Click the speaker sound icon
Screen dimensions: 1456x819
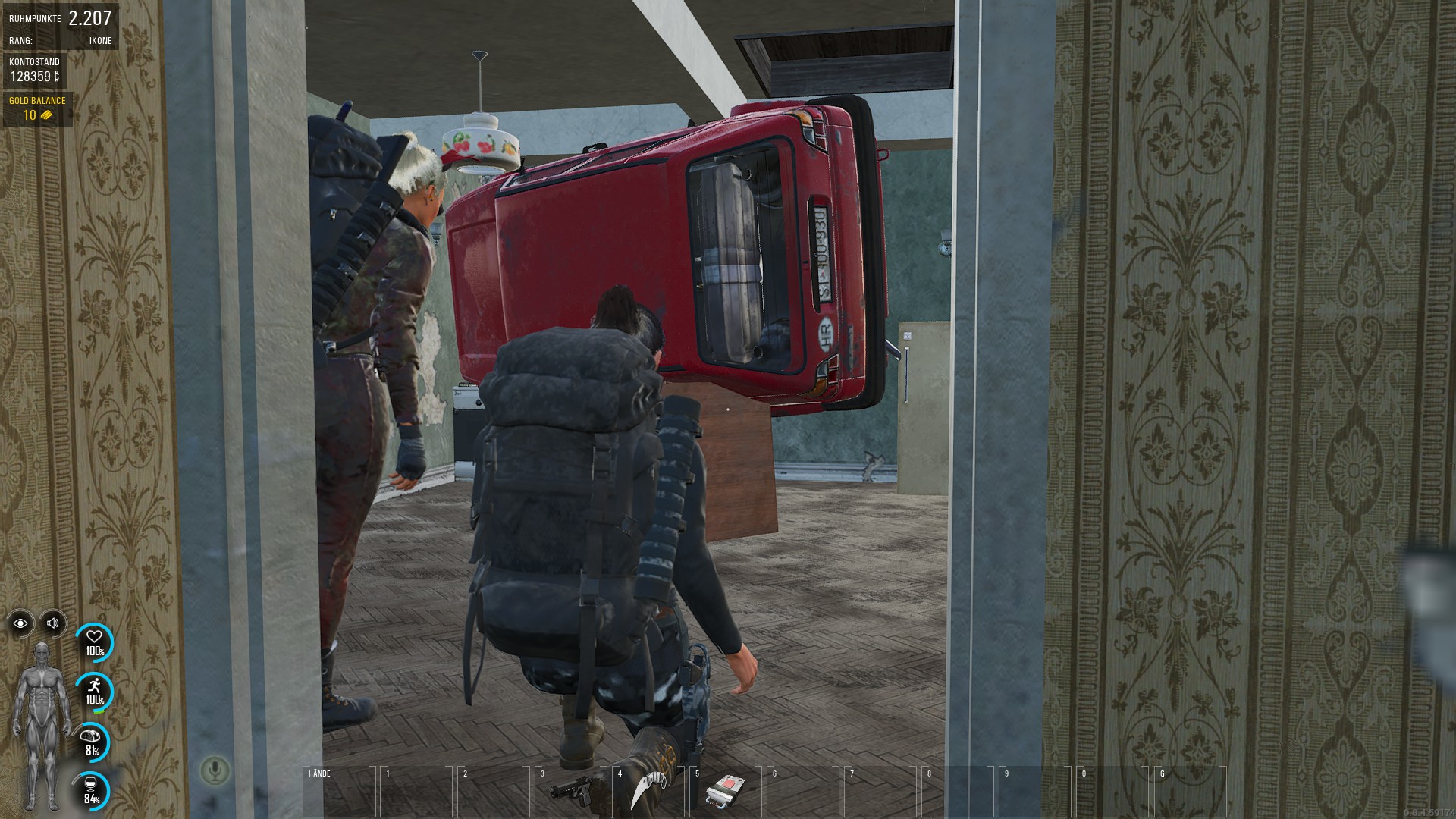[x=53, y=623]
